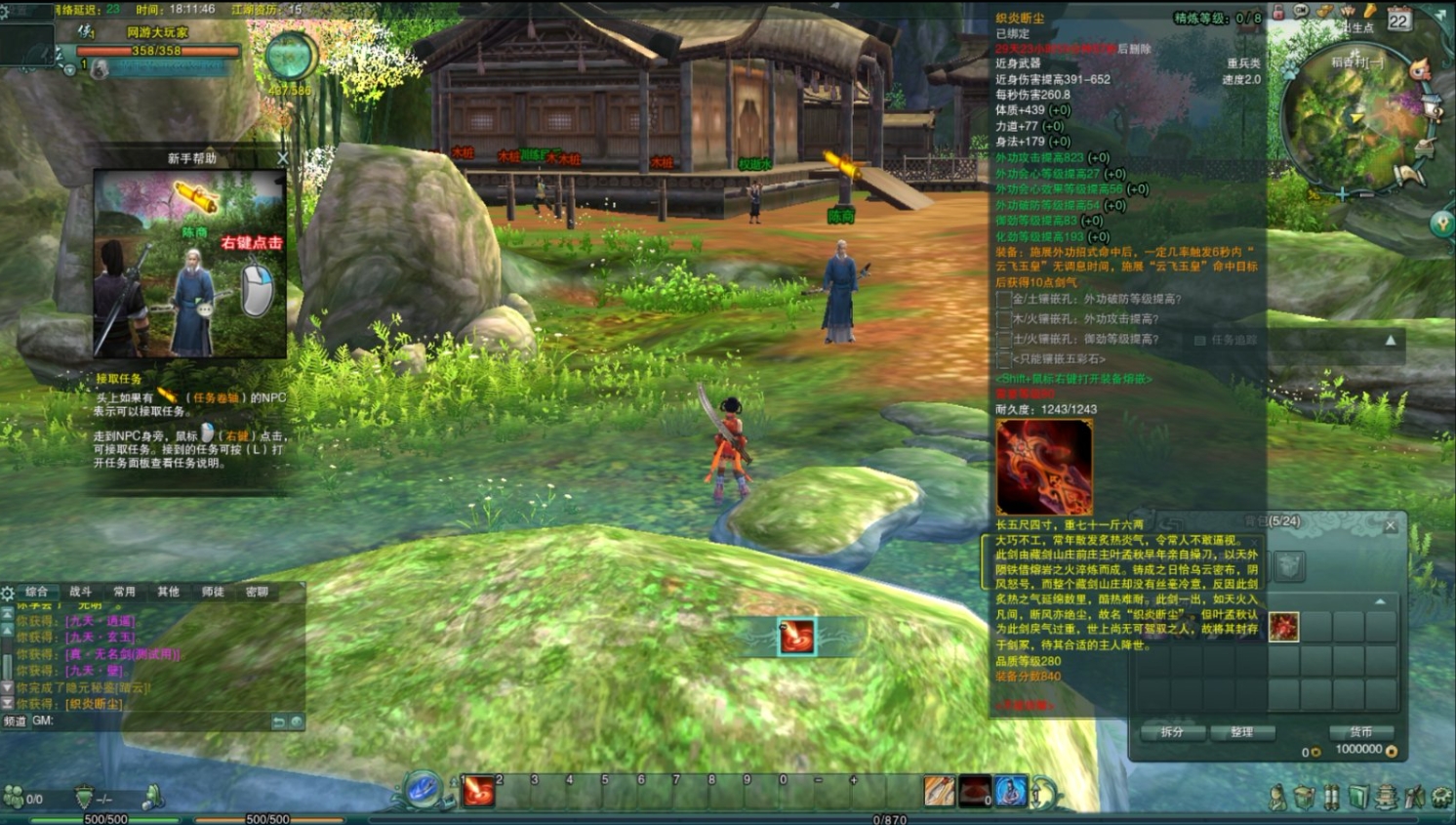
Task: Click the 整理 sort button
Action: tap(1241, 732)
